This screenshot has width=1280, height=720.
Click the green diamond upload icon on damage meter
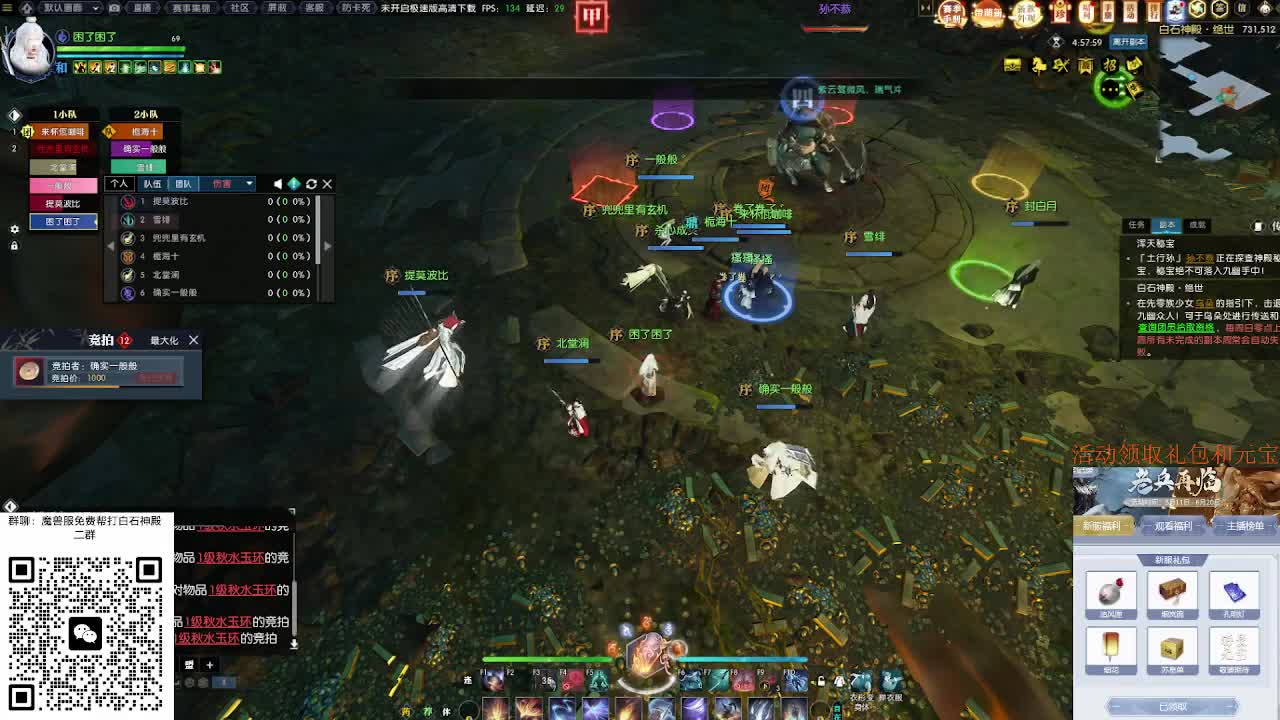[x=294, y=184]
